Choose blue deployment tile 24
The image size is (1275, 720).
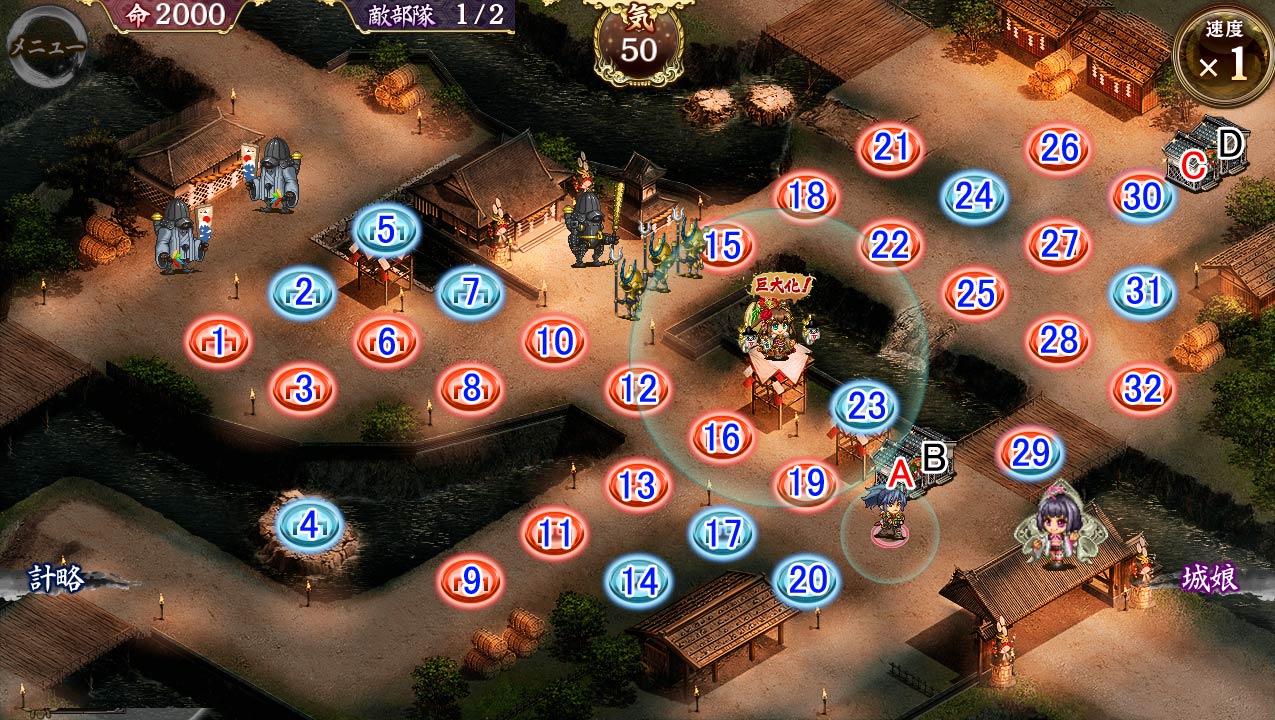(x=975, y=196)
